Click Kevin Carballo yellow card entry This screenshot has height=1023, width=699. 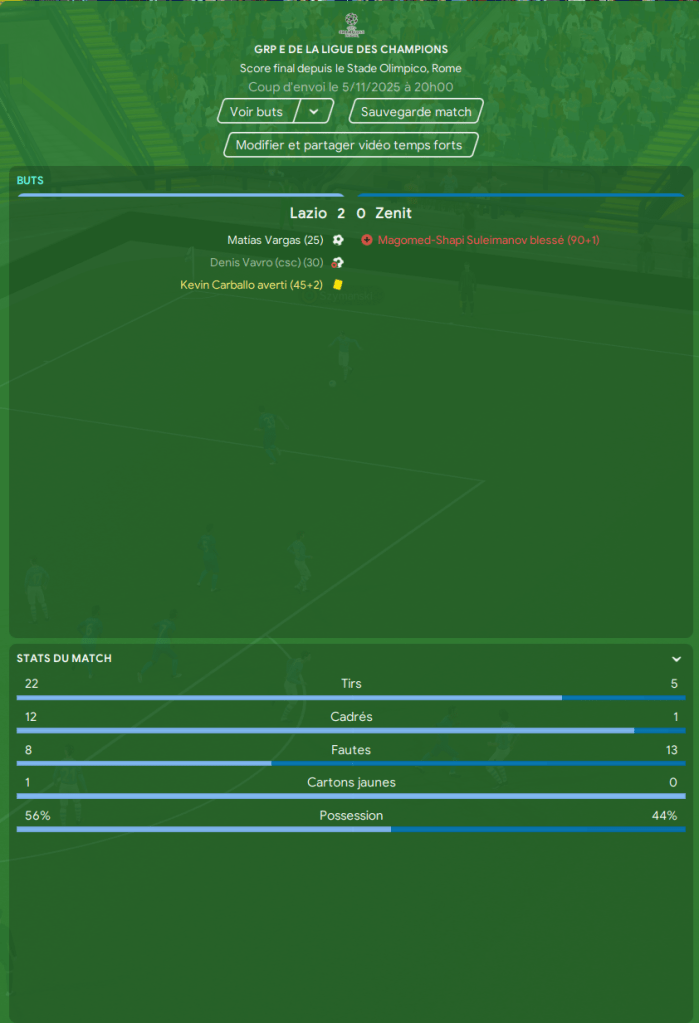click(x=251, y=285)
